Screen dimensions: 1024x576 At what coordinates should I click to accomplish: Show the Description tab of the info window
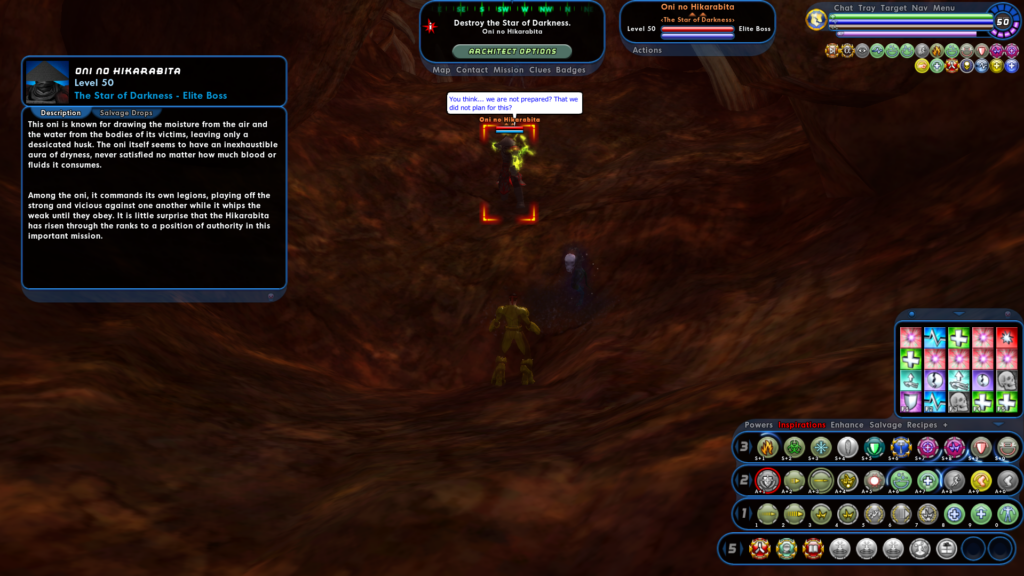coord(60,113)
